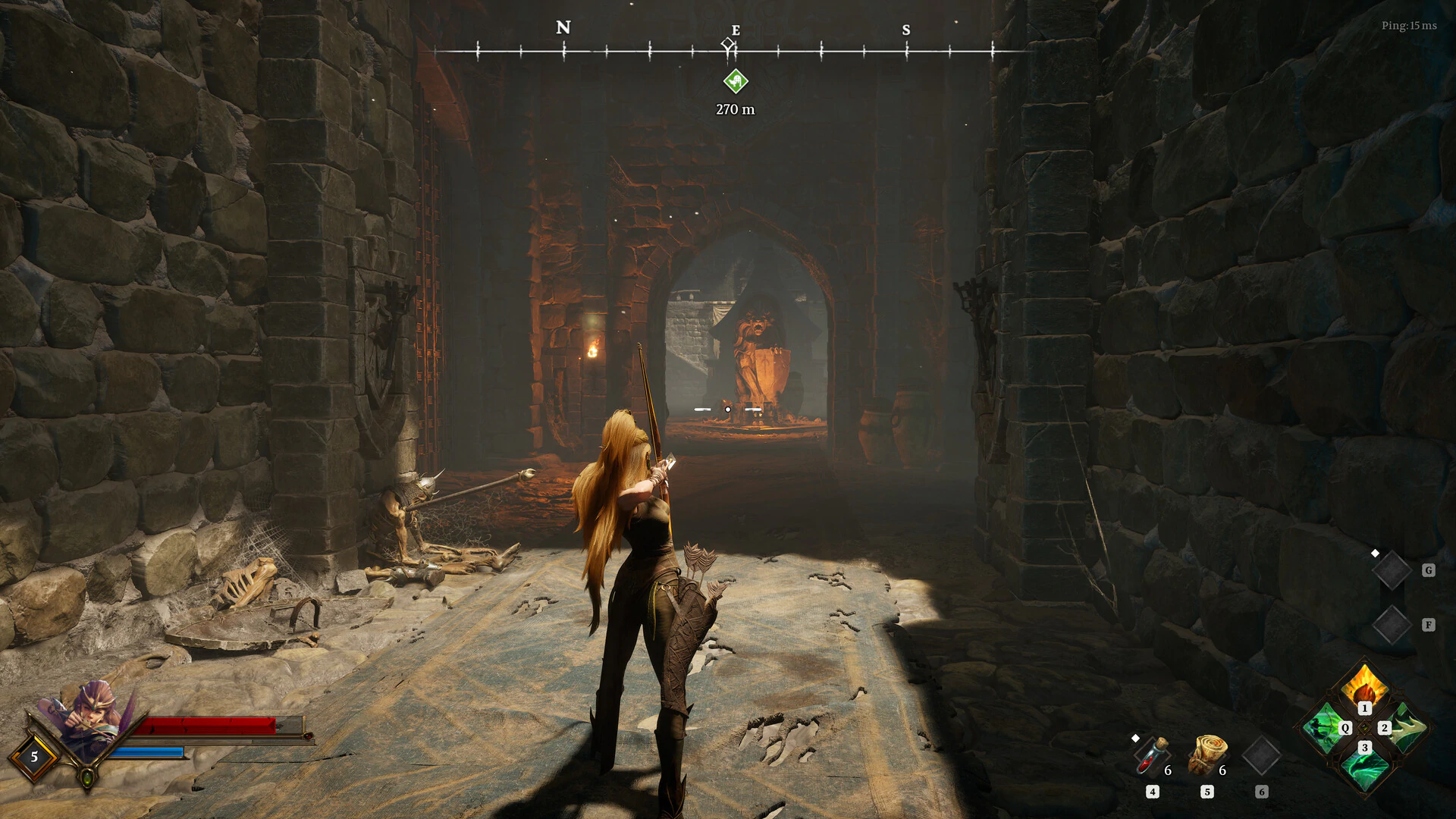This screenshot has height=819, width=1456.
Task: Activate the fiery orange ability in slot 1
Action: coord(1363,686)
